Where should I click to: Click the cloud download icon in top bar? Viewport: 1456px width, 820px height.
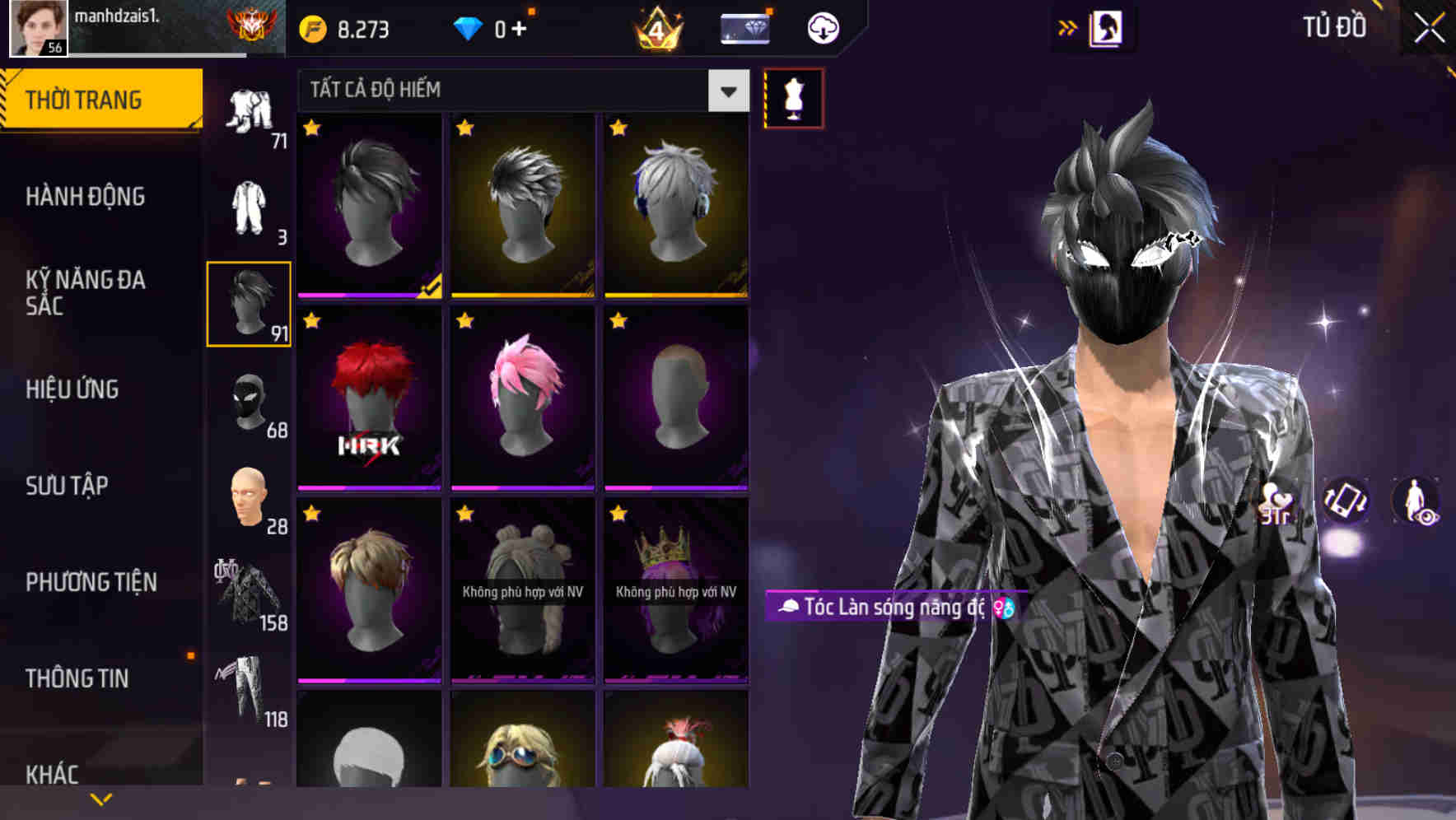click(x=823, y=27)
